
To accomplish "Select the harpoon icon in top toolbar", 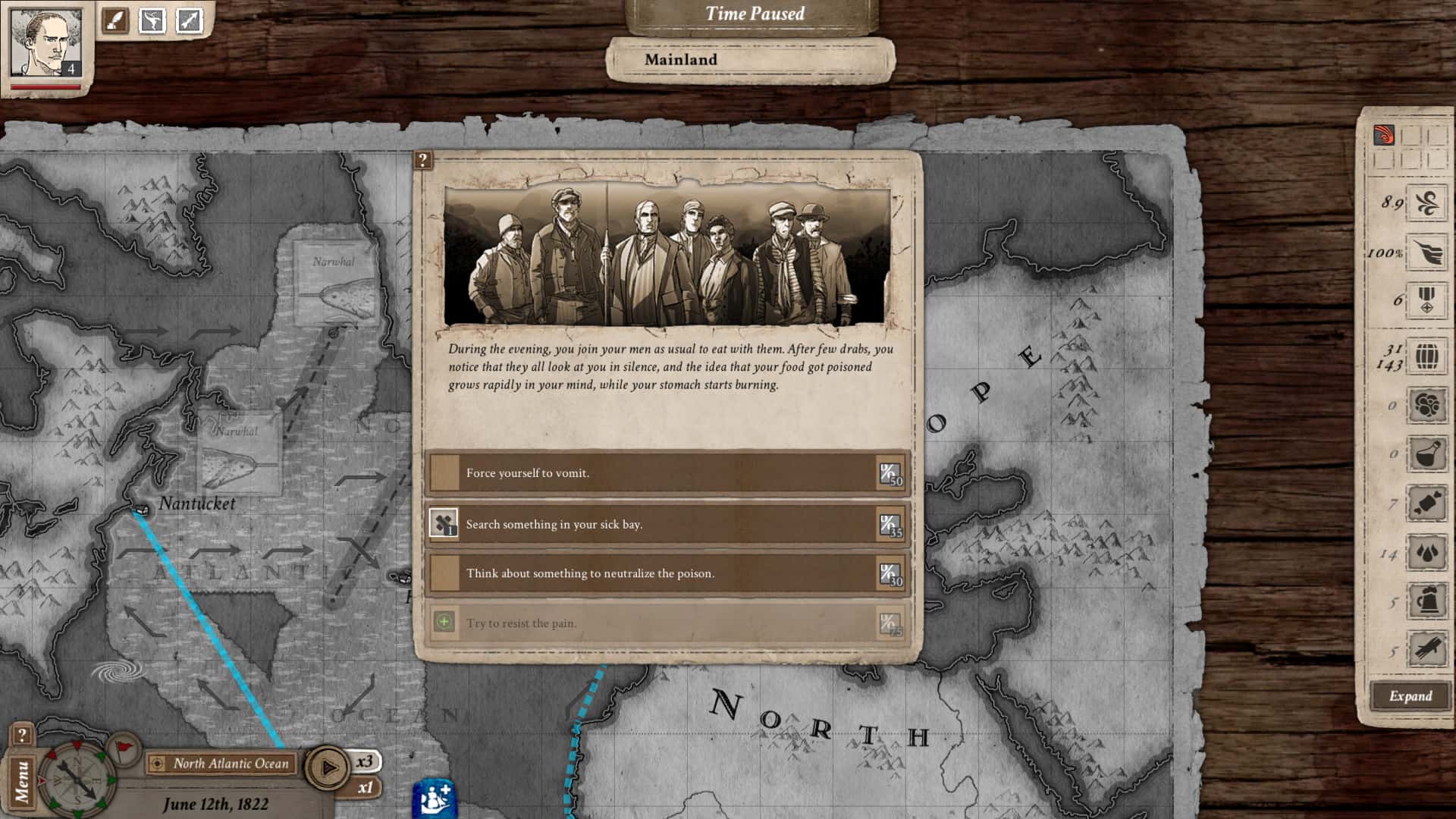I will click(x=190, y=20).
